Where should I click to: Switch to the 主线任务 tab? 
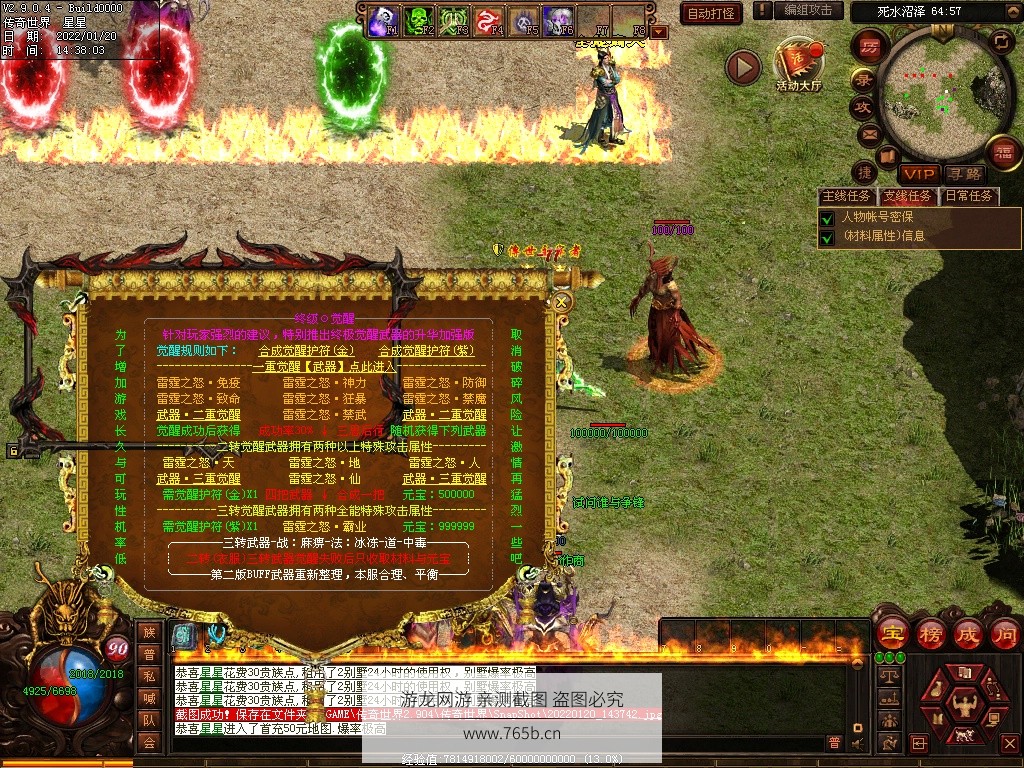point(846,196)
